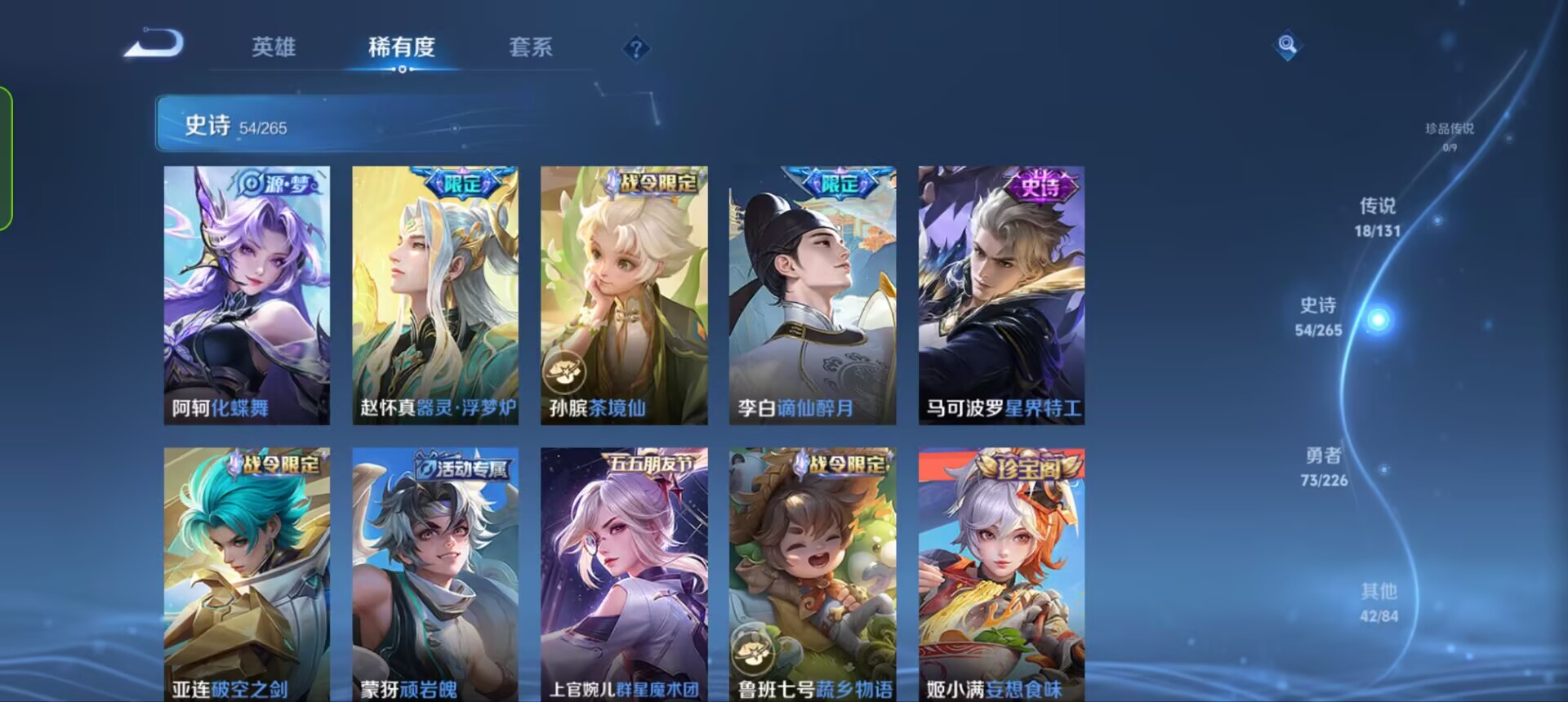Switch to the 套系 tab
The width and height of the screenshot is (1568, 702).
point(531,47)
